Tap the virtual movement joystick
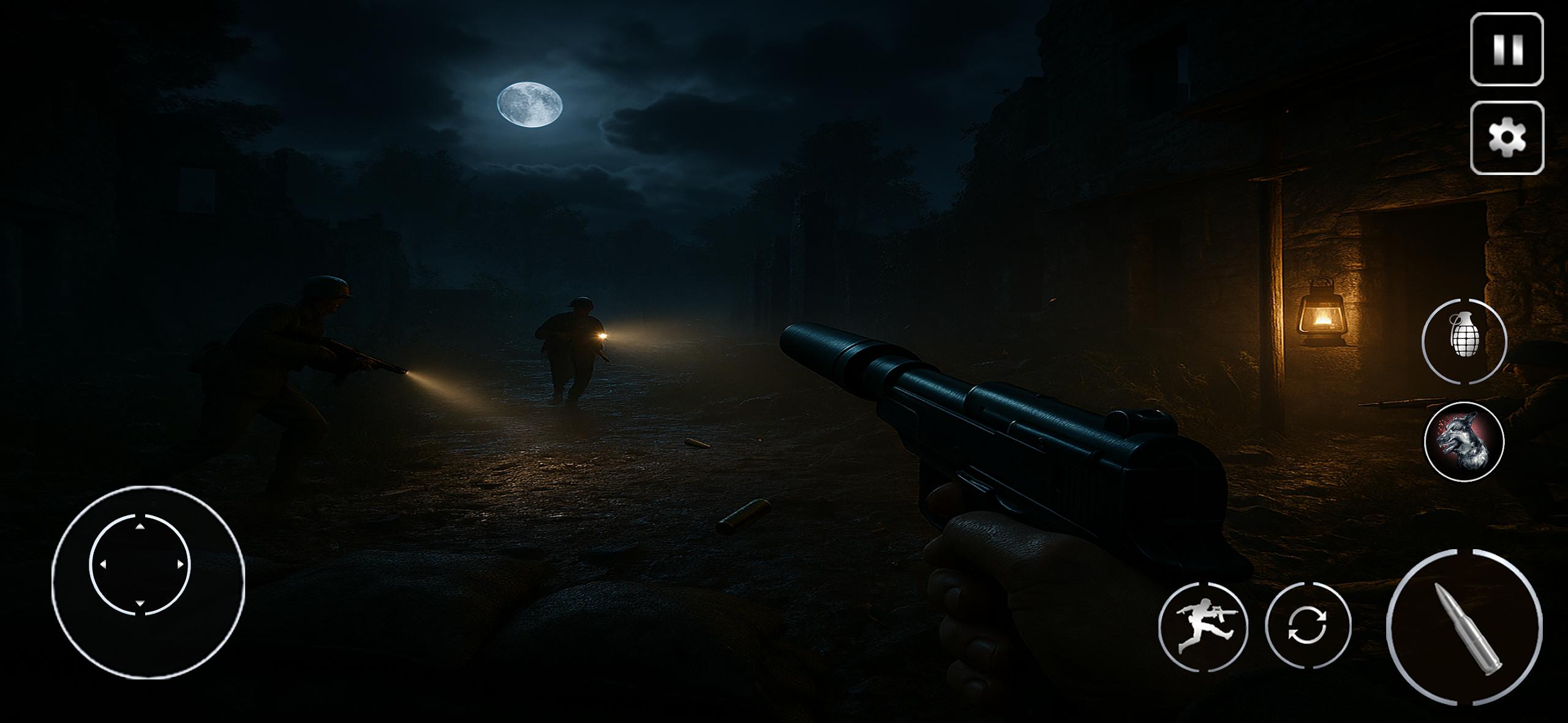 click(140, 564)
